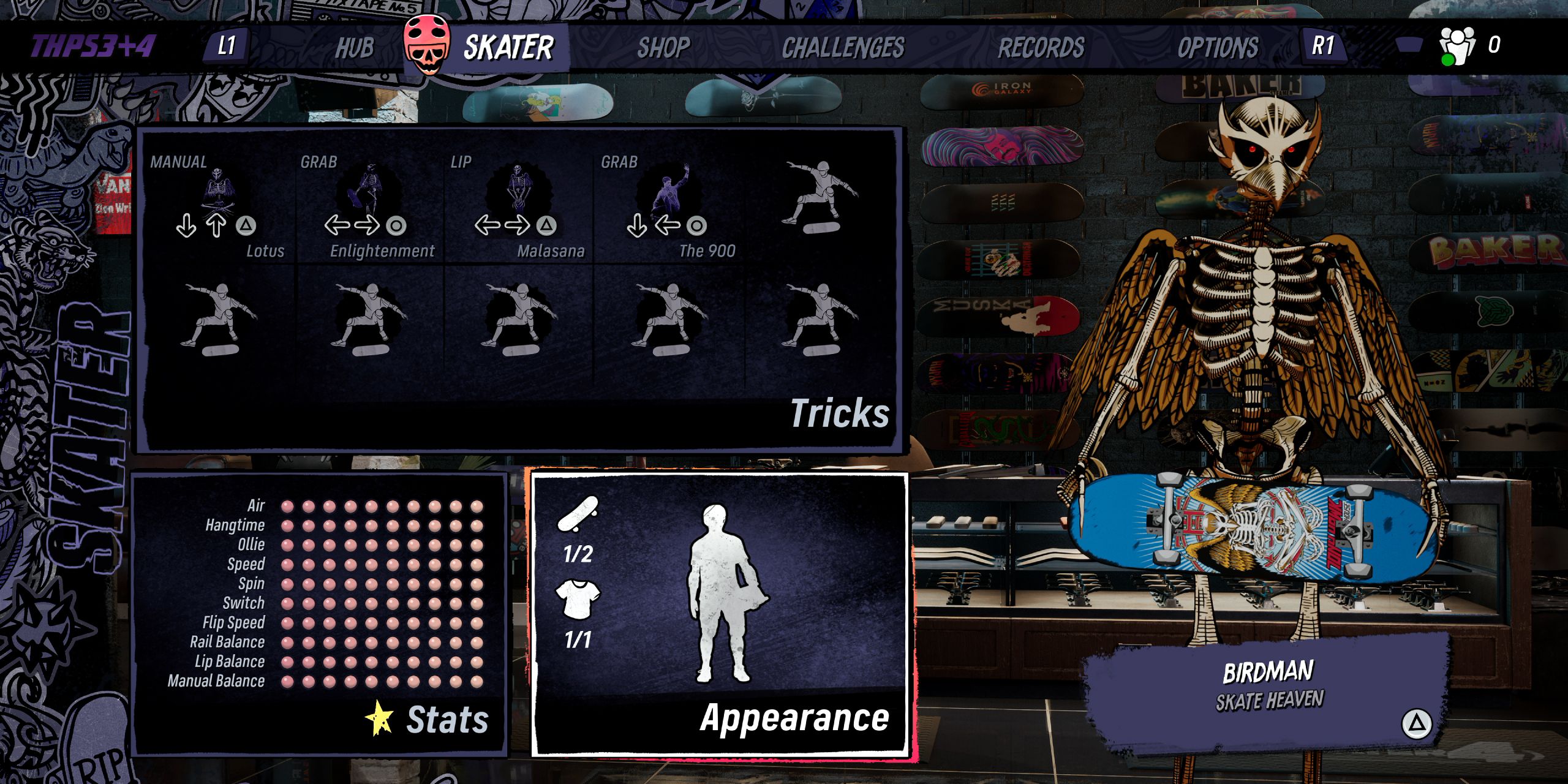Click the Birdman nameplate

[1271, 695]
